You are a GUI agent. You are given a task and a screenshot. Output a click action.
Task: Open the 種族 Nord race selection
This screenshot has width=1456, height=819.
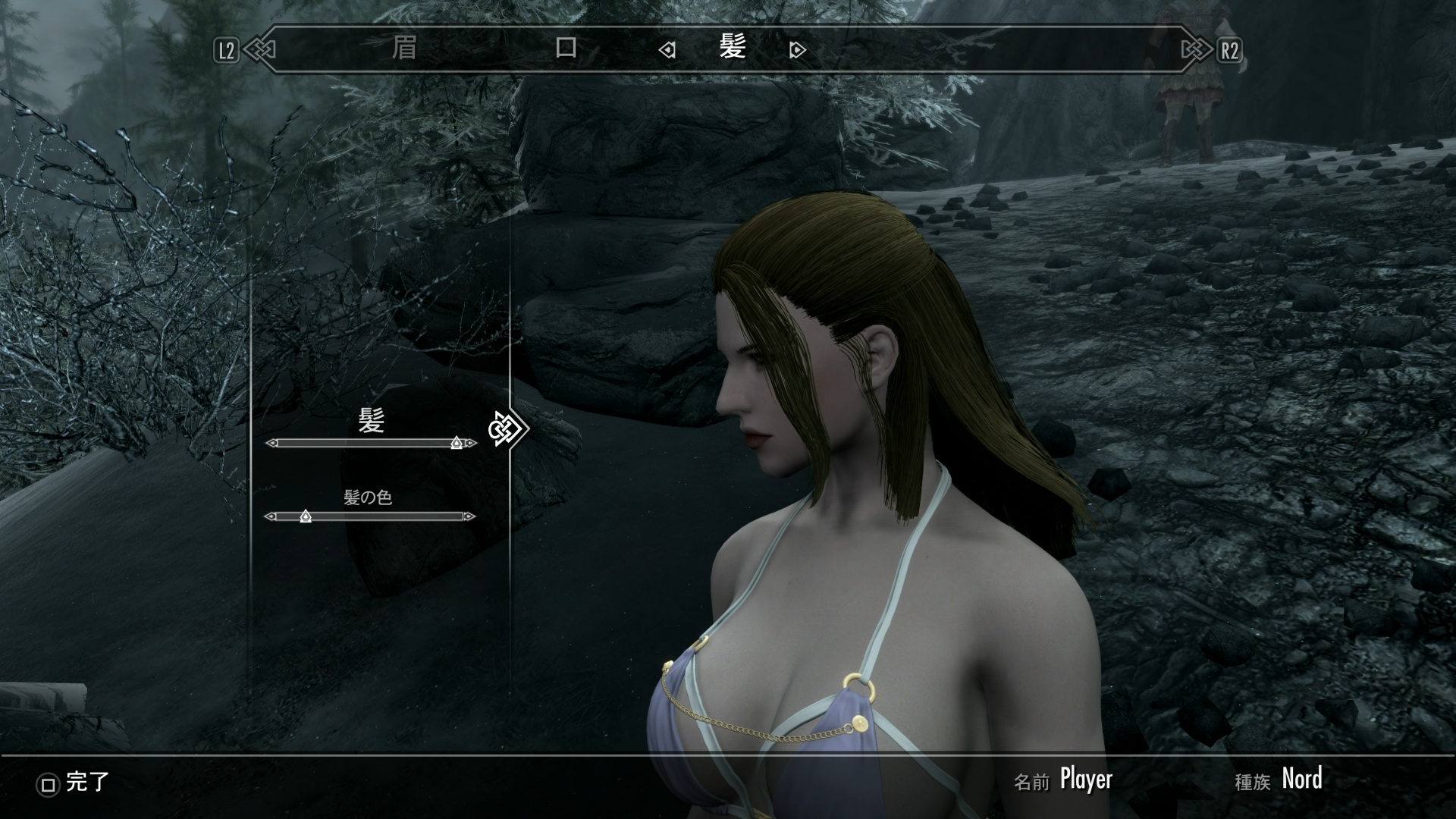(1301, 780)
